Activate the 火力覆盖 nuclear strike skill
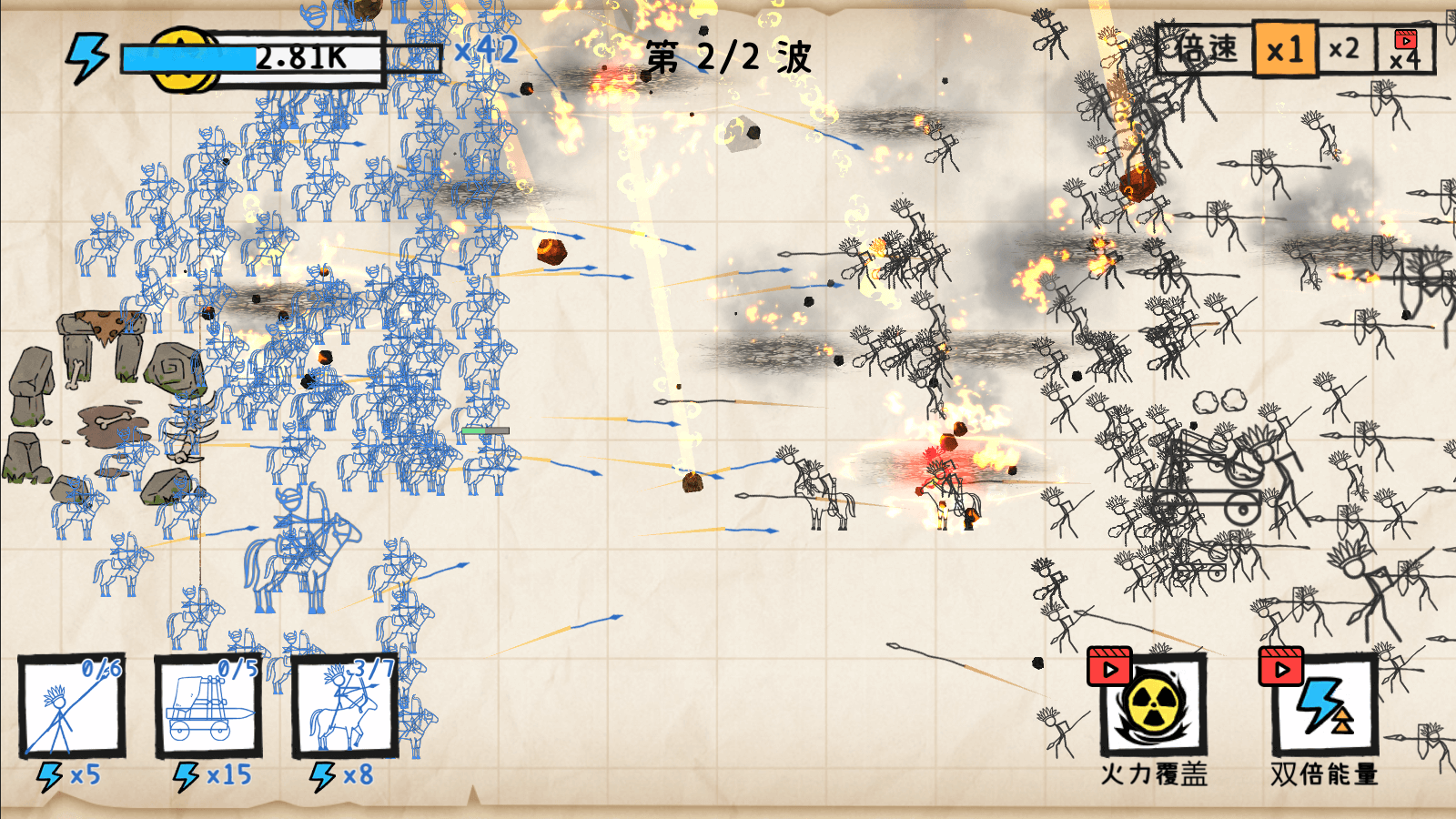This screenshot has height=819, width=1456. point(1153,705)
